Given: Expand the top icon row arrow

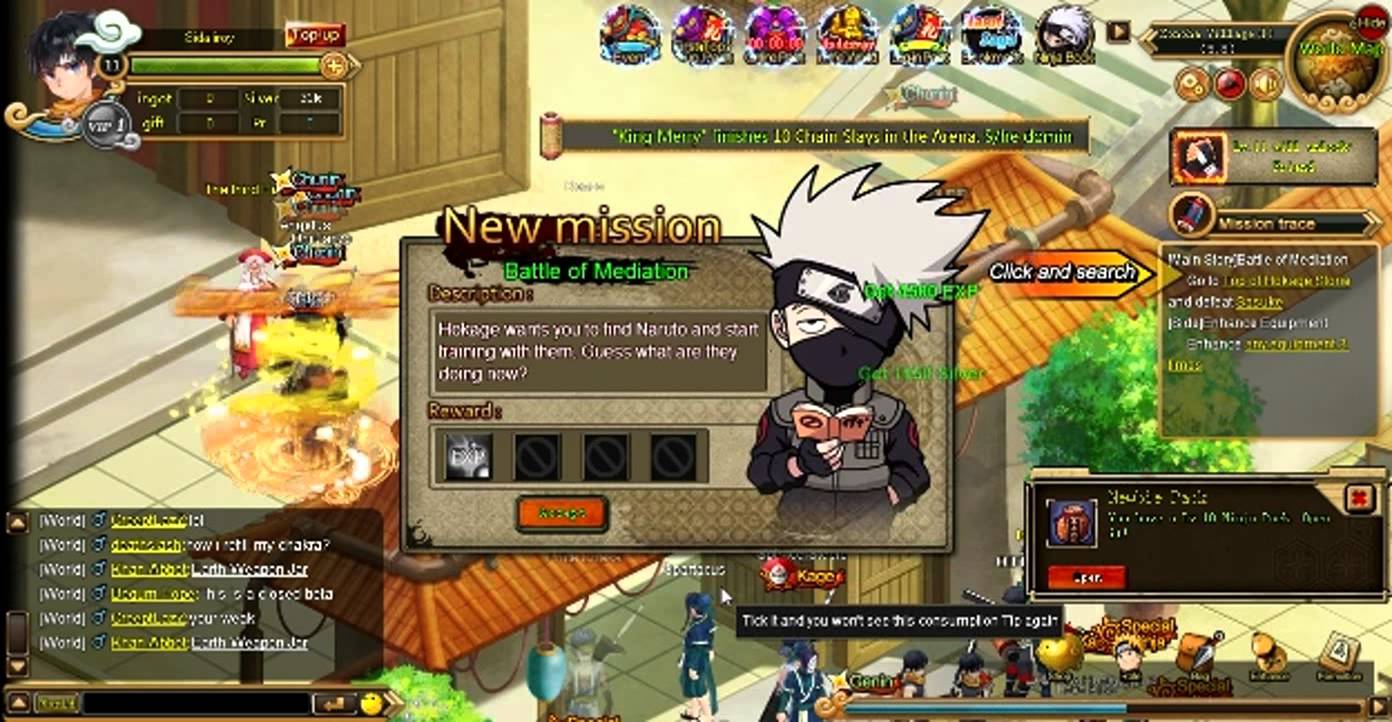Looking at the screenshot, I should (1118, 32).
